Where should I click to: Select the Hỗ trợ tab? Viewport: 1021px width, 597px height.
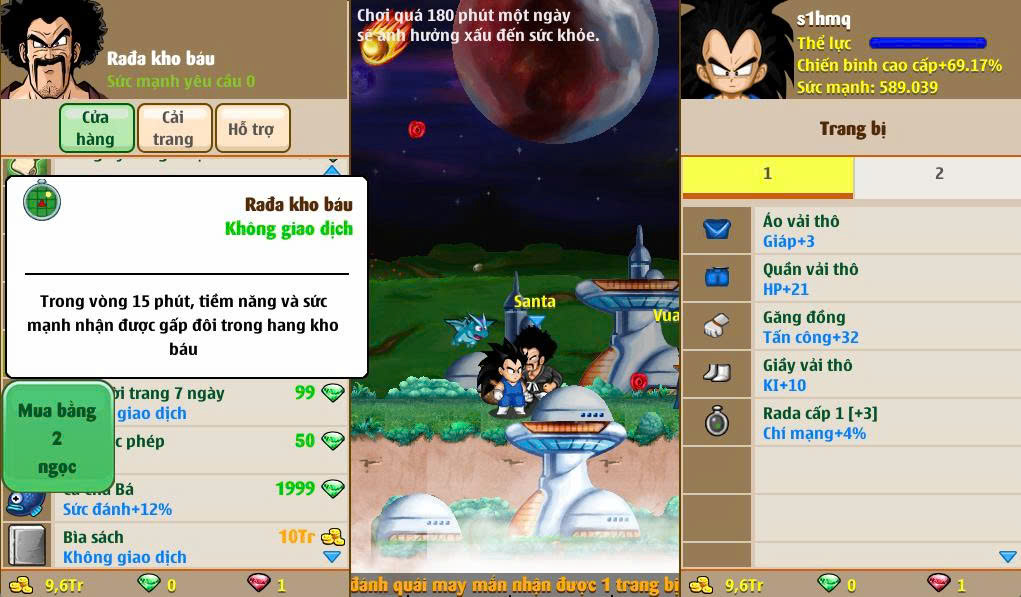[x=252, y=129]
